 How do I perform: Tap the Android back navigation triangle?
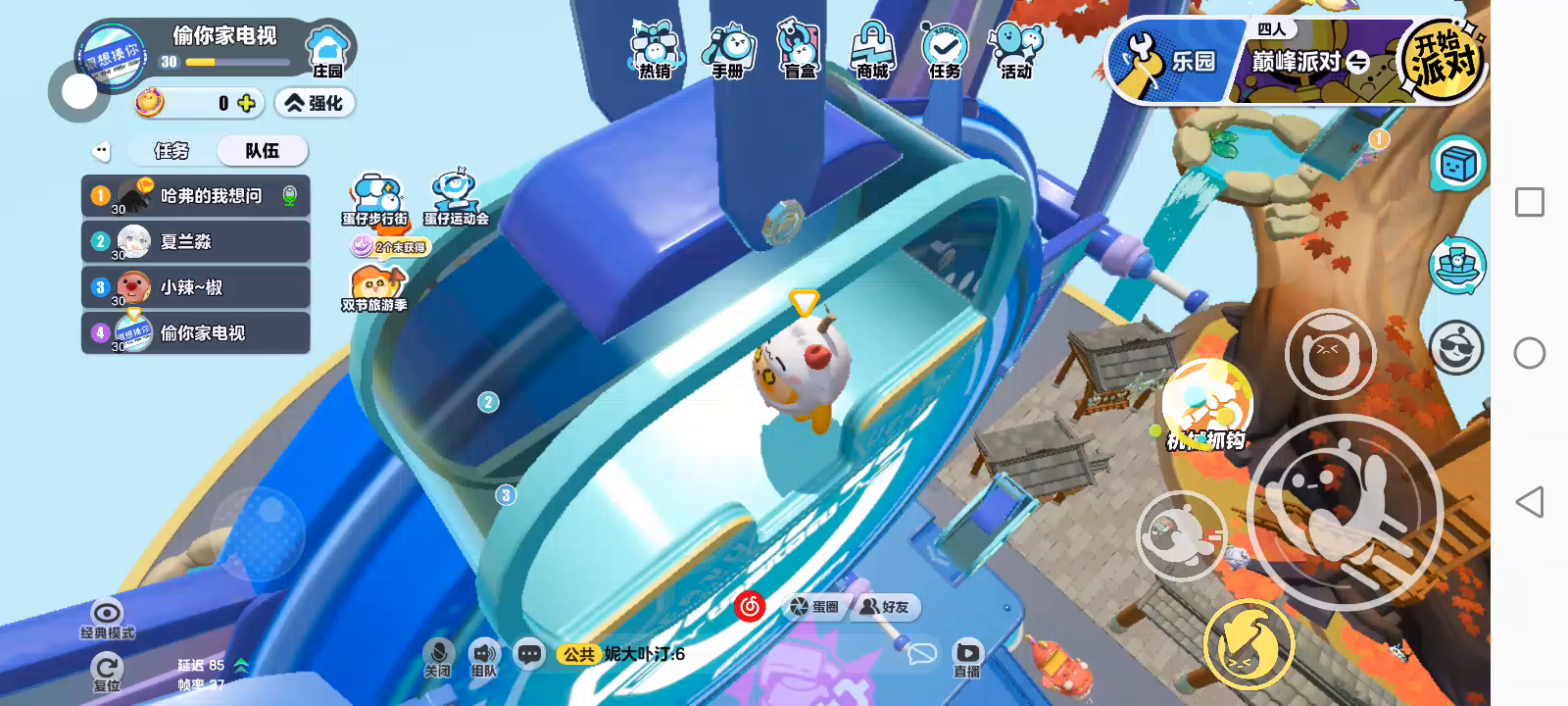pos(1529,502)
